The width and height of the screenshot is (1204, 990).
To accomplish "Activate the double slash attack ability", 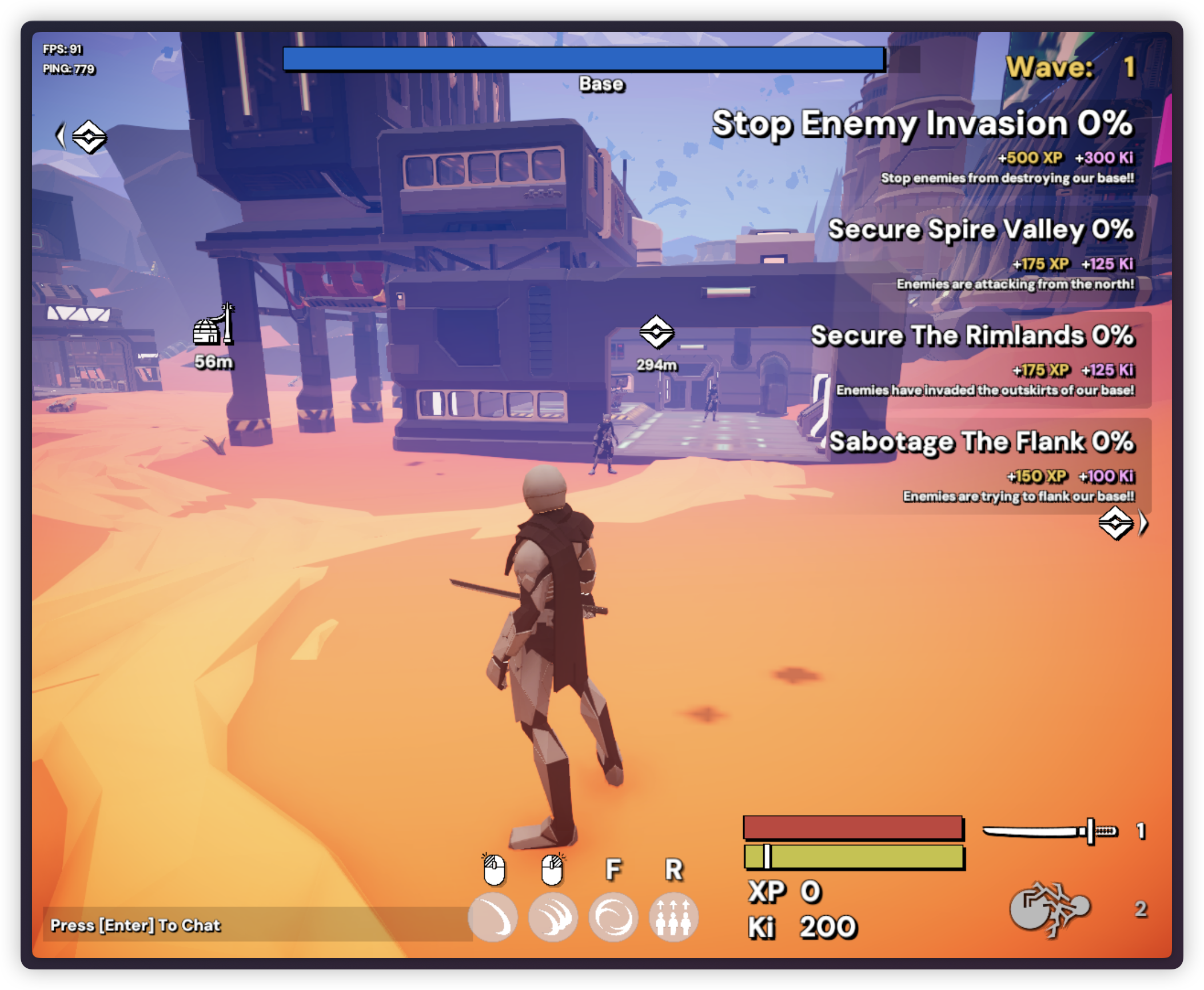I will [x=553, y=917].
